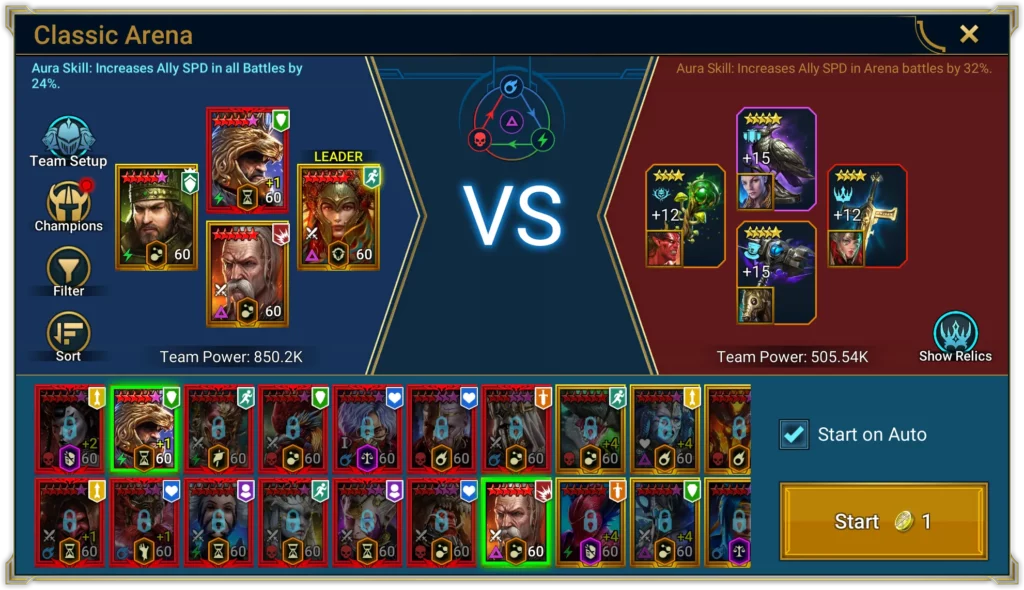Viewport: 1024px width, 590px height.
Task: Select the enemy raven champion card
Action: [777, 160]
